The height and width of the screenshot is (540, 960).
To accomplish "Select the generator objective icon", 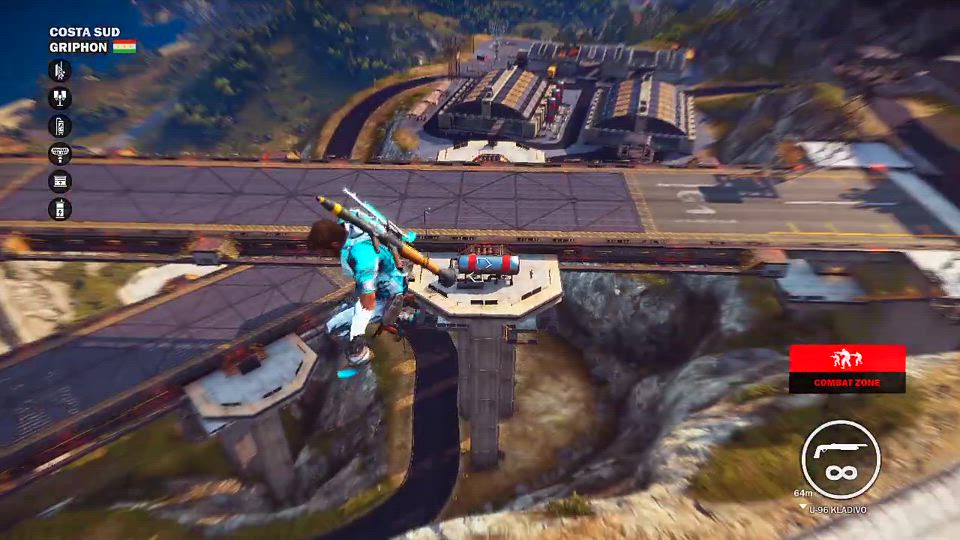I will coord(60,181).
